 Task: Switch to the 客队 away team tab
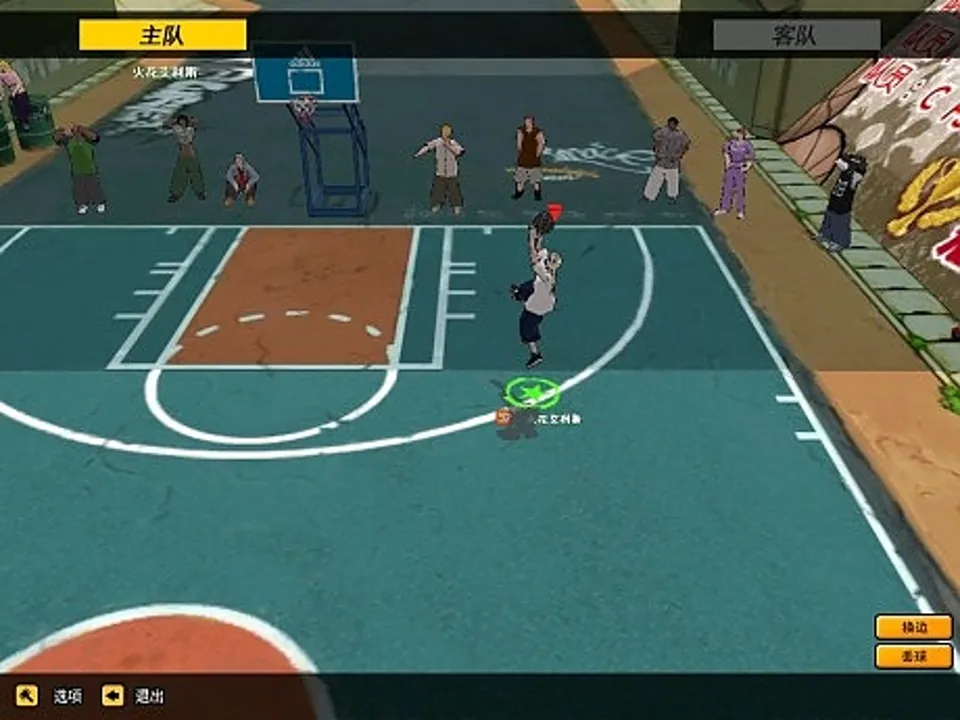point(796,36)
